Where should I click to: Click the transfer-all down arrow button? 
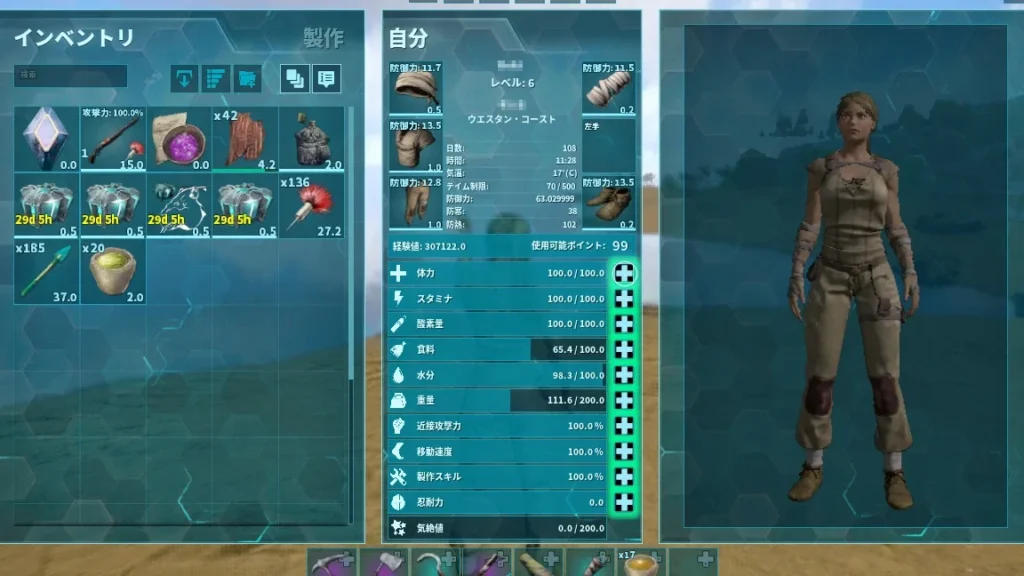(x=184, y=78)
